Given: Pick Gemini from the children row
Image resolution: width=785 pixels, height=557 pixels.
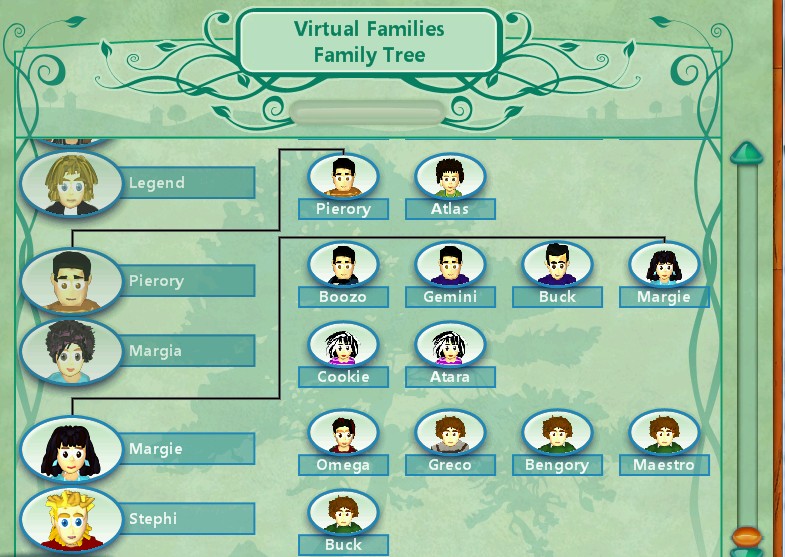Looking at the screenshot, I should pyautogui.click(x=451, y=265).
